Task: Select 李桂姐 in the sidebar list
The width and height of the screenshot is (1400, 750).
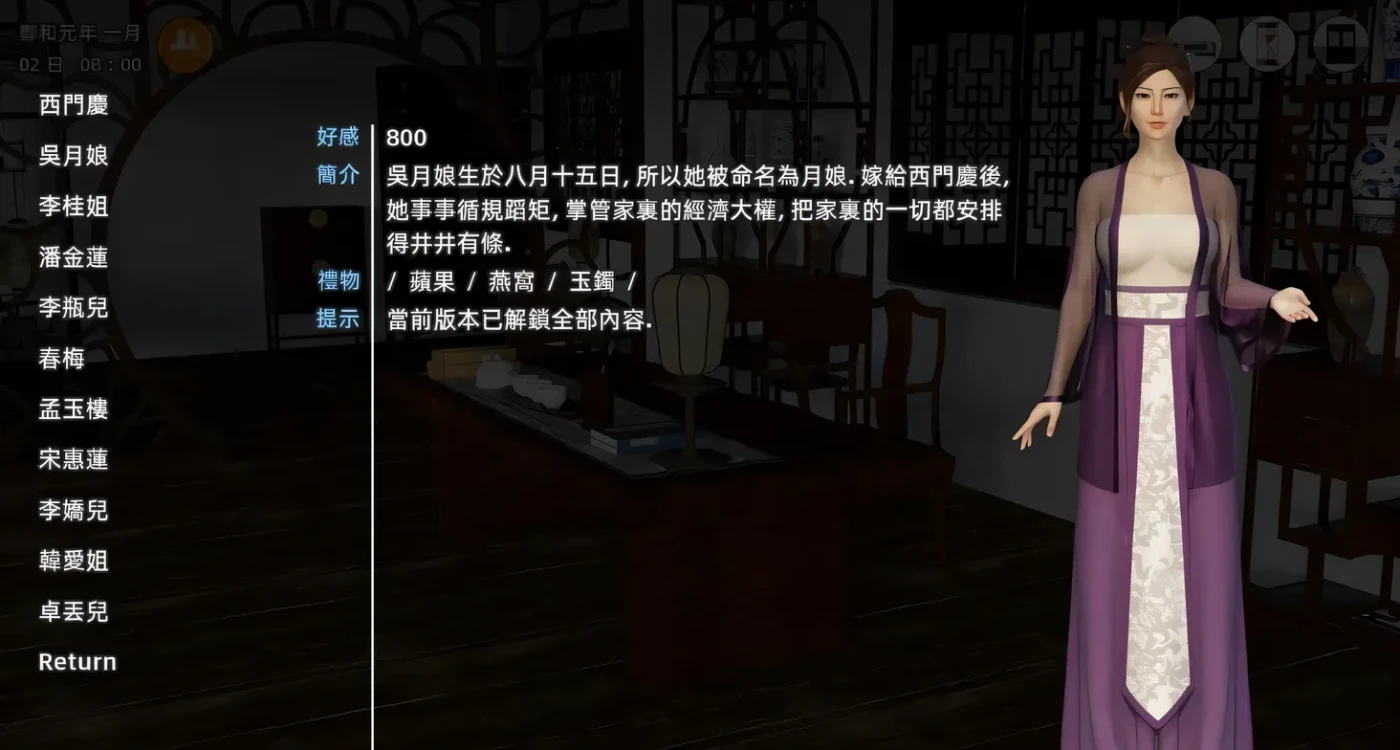Action: point(75,207)
